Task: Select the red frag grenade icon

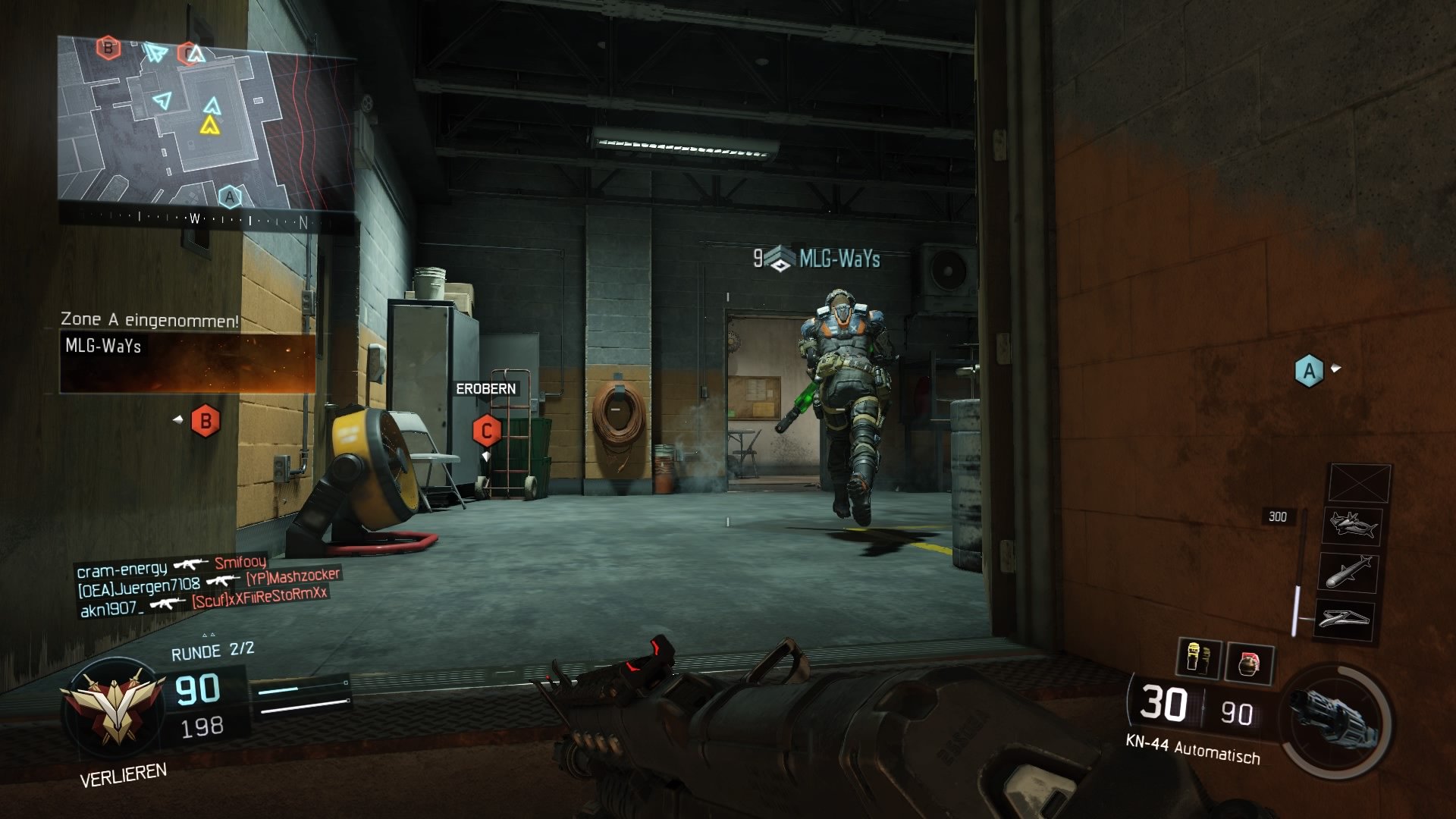Action: click(1250, 661)
